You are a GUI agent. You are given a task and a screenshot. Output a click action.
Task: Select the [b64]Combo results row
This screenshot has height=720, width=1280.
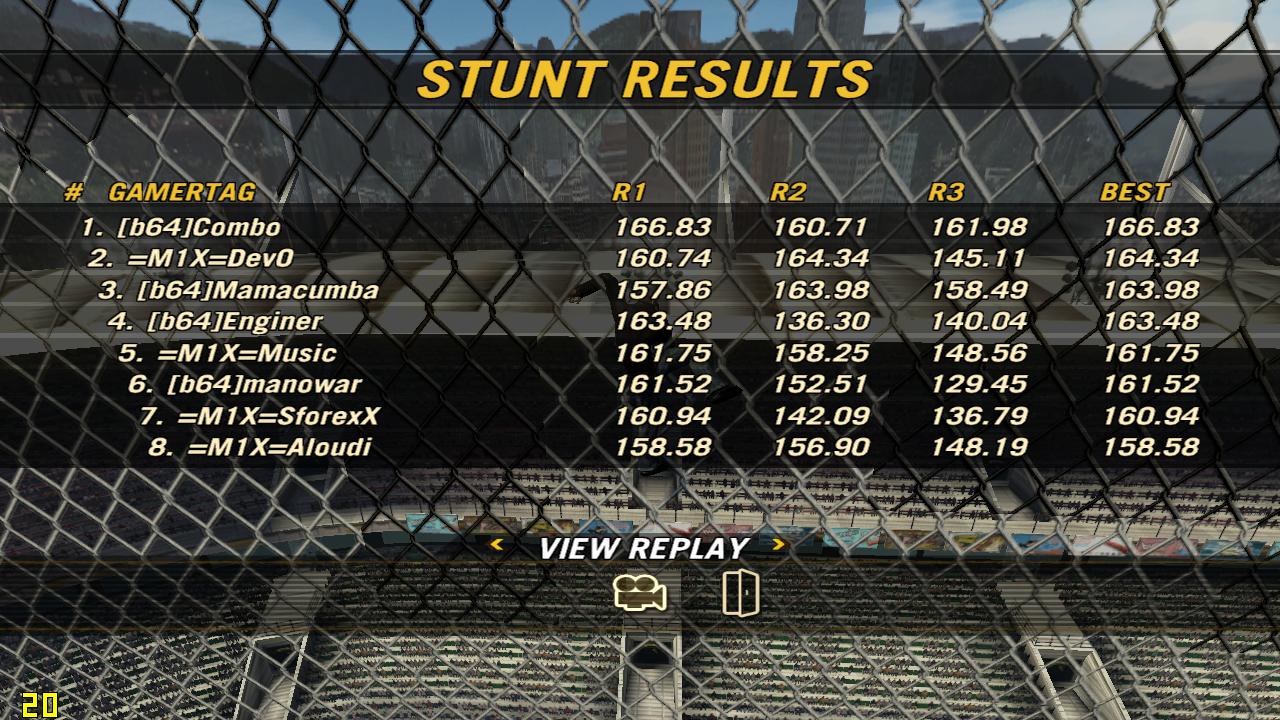[199, 228]
